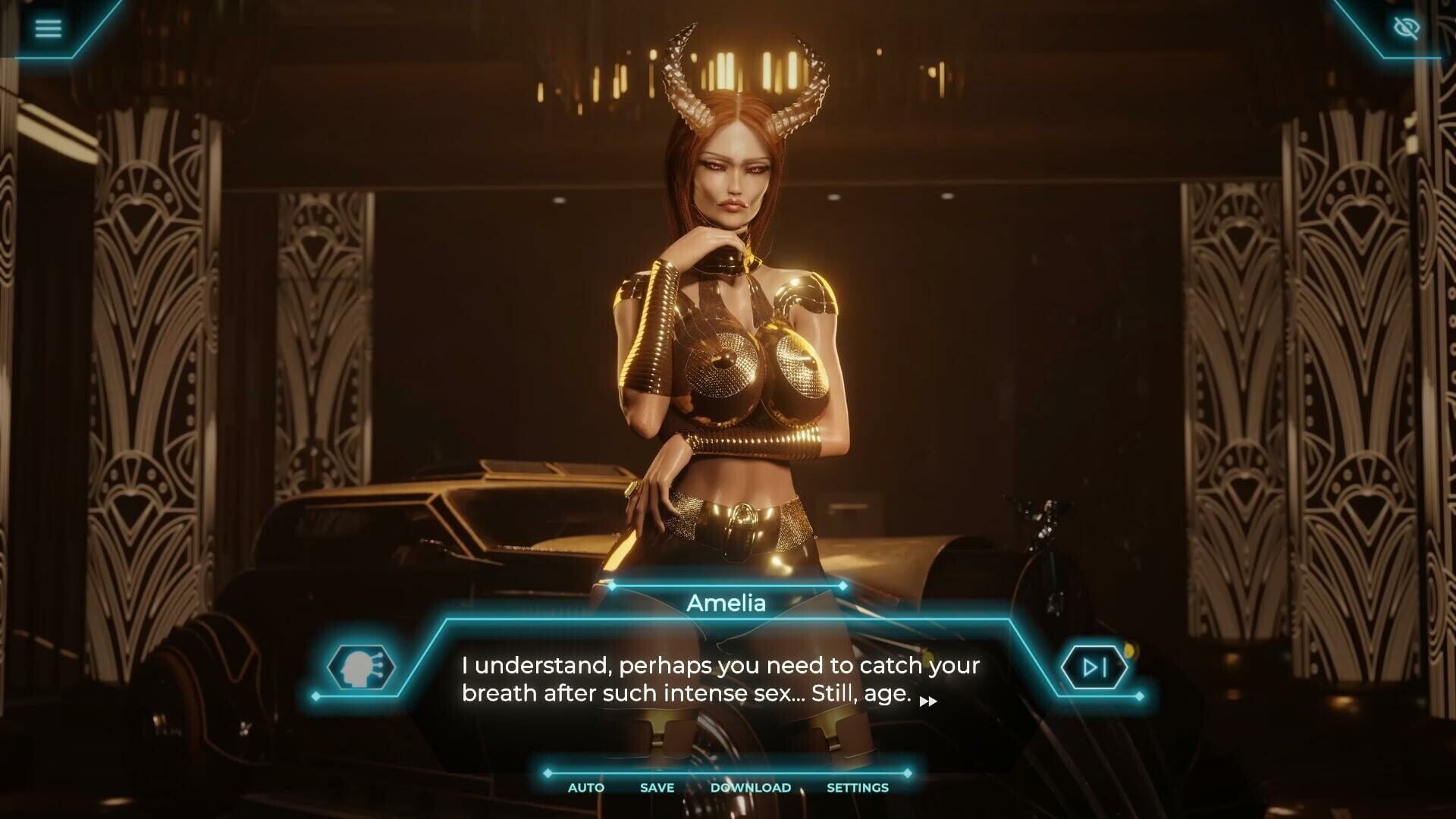
Task: Click SAVE to store progress
Action: [656, 788]
